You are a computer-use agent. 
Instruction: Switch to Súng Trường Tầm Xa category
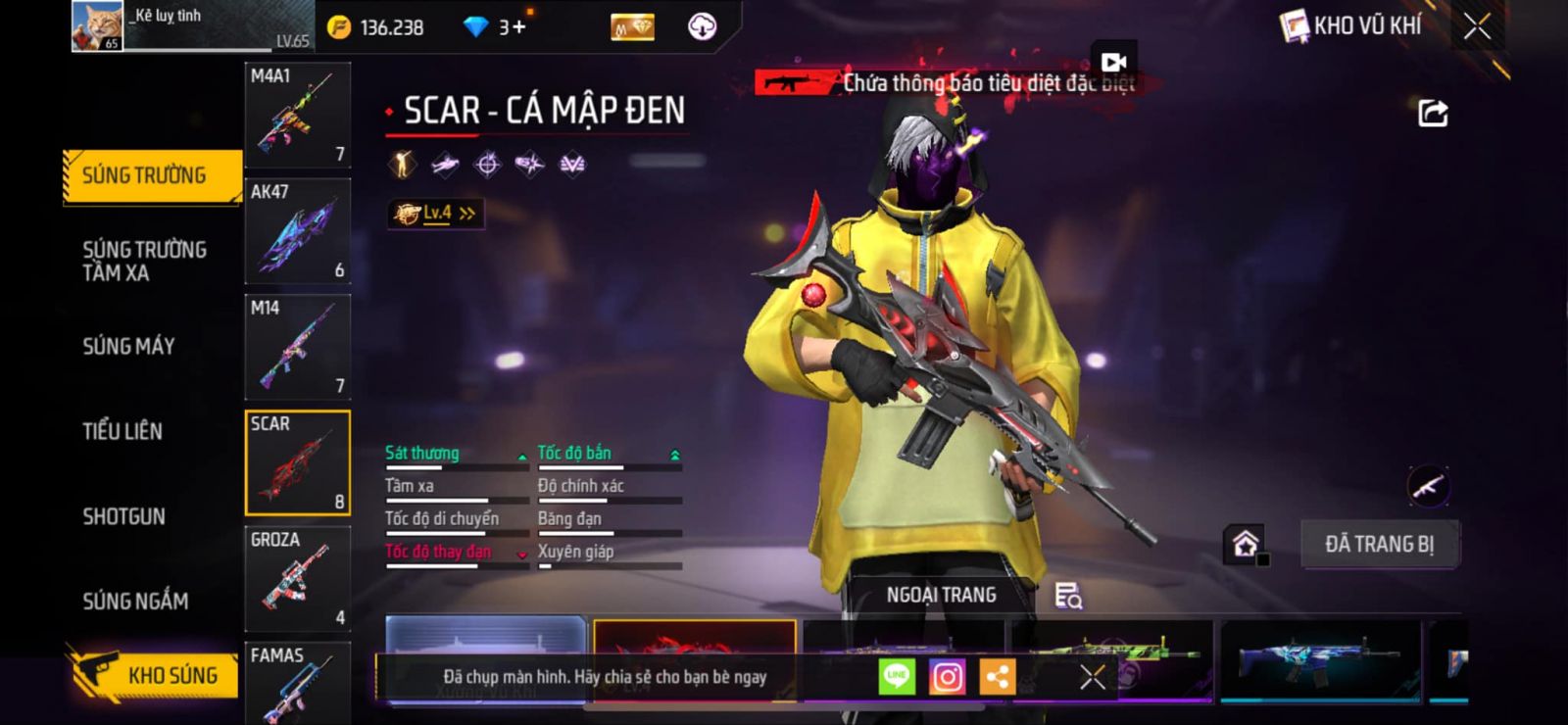pos(144,262)
